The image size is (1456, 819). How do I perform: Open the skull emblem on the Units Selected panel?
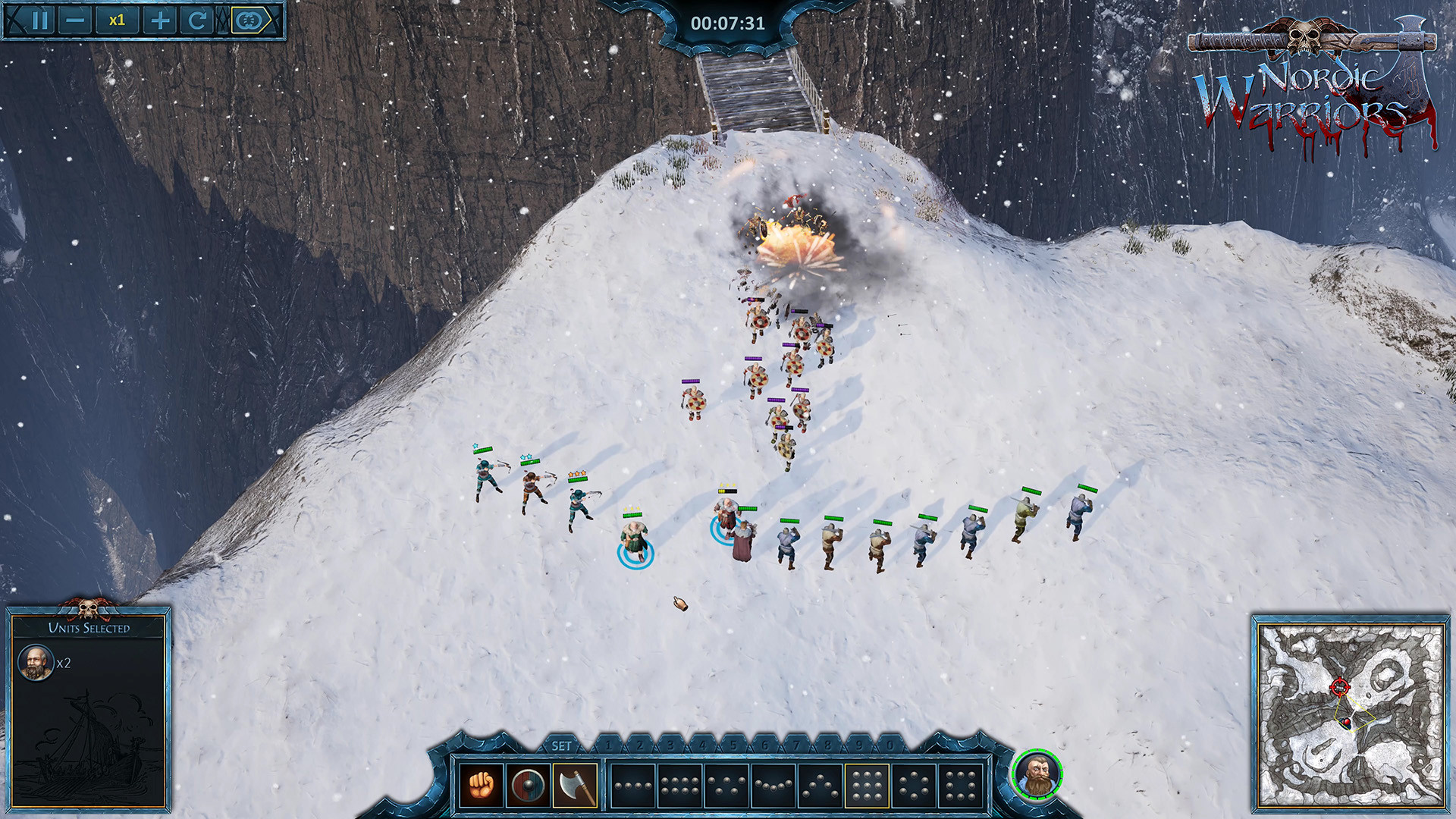pyautogui.click(x=89, y=608)
